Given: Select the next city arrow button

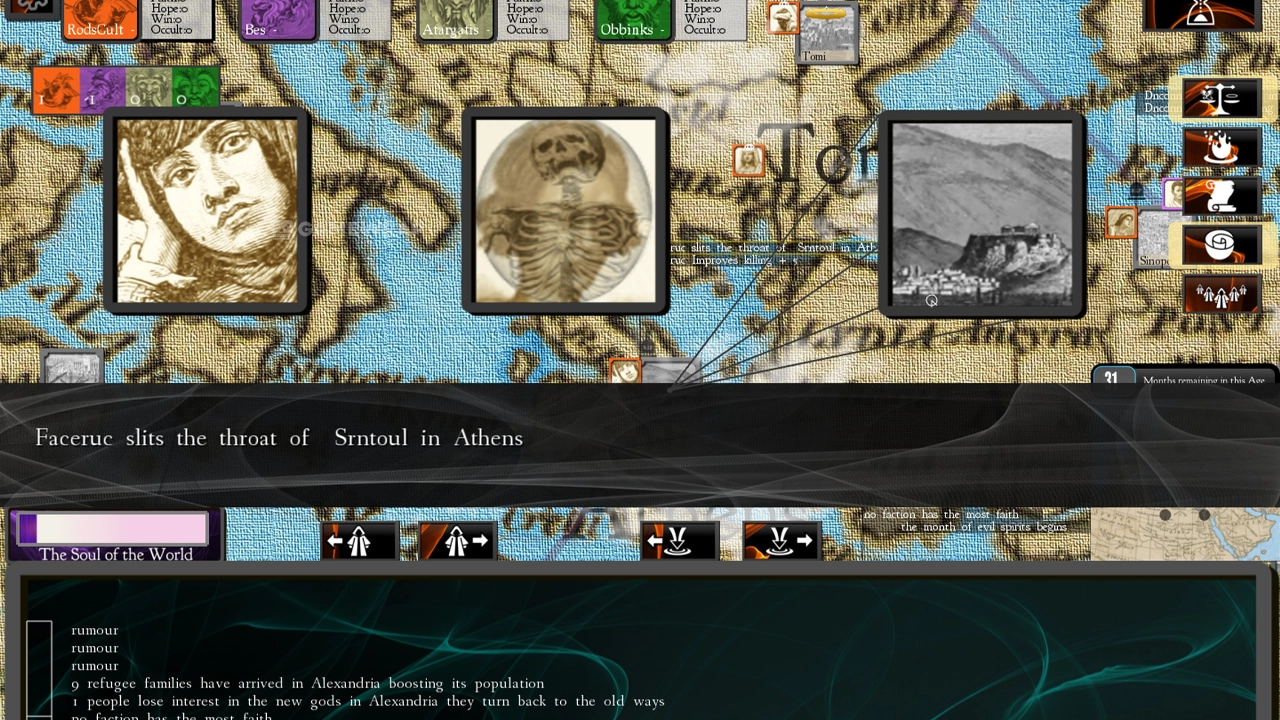Looking at the screenshot, I should pyautogui.click(x=781, y=541).
